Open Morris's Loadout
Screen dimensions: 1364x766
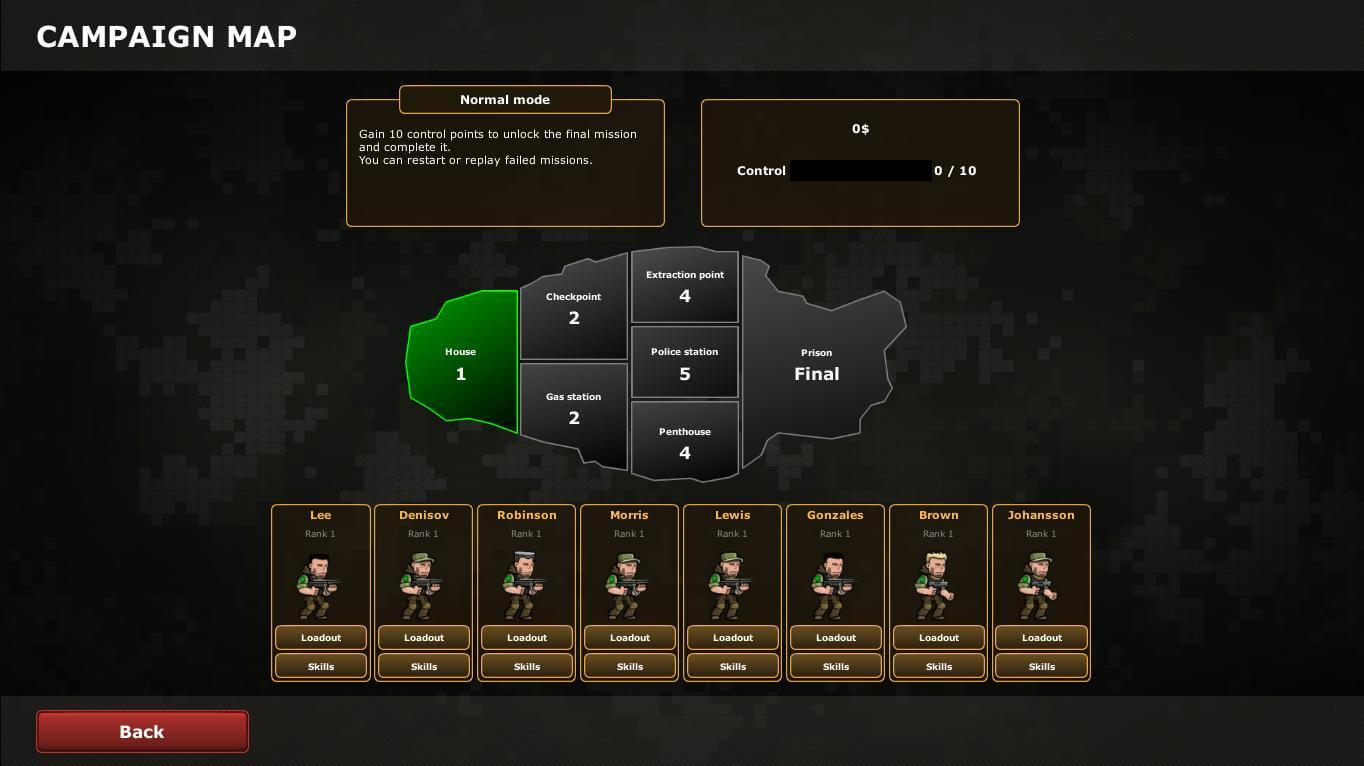pyautogui.click(x=630, y=638)
